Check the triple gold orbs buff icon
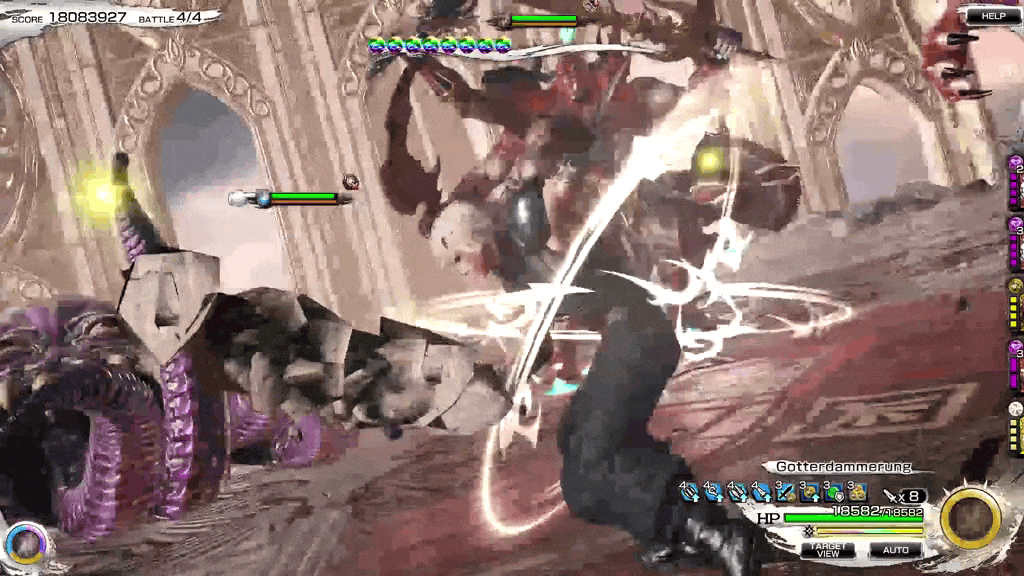The height and width of the screenshot is (576, 1024). coord(857,493)
